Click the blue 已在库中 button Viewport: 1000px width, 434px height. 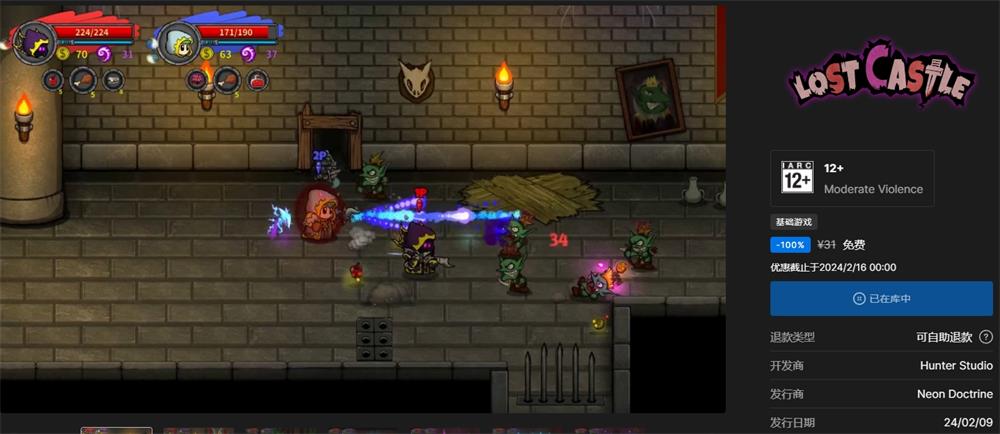[x=881, y=298]
